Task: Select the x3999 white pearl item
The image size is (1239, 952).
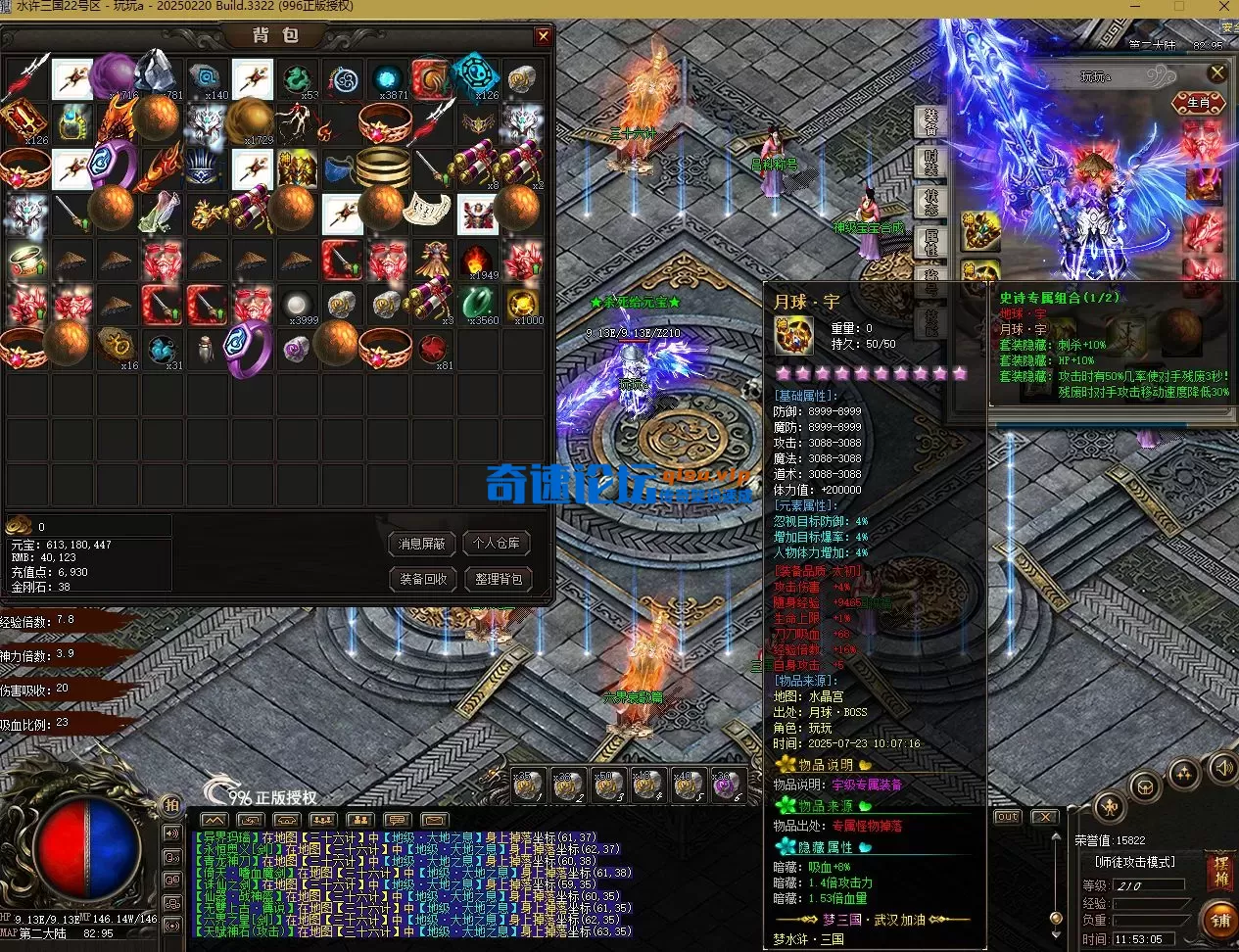Action: click(298, 305)
